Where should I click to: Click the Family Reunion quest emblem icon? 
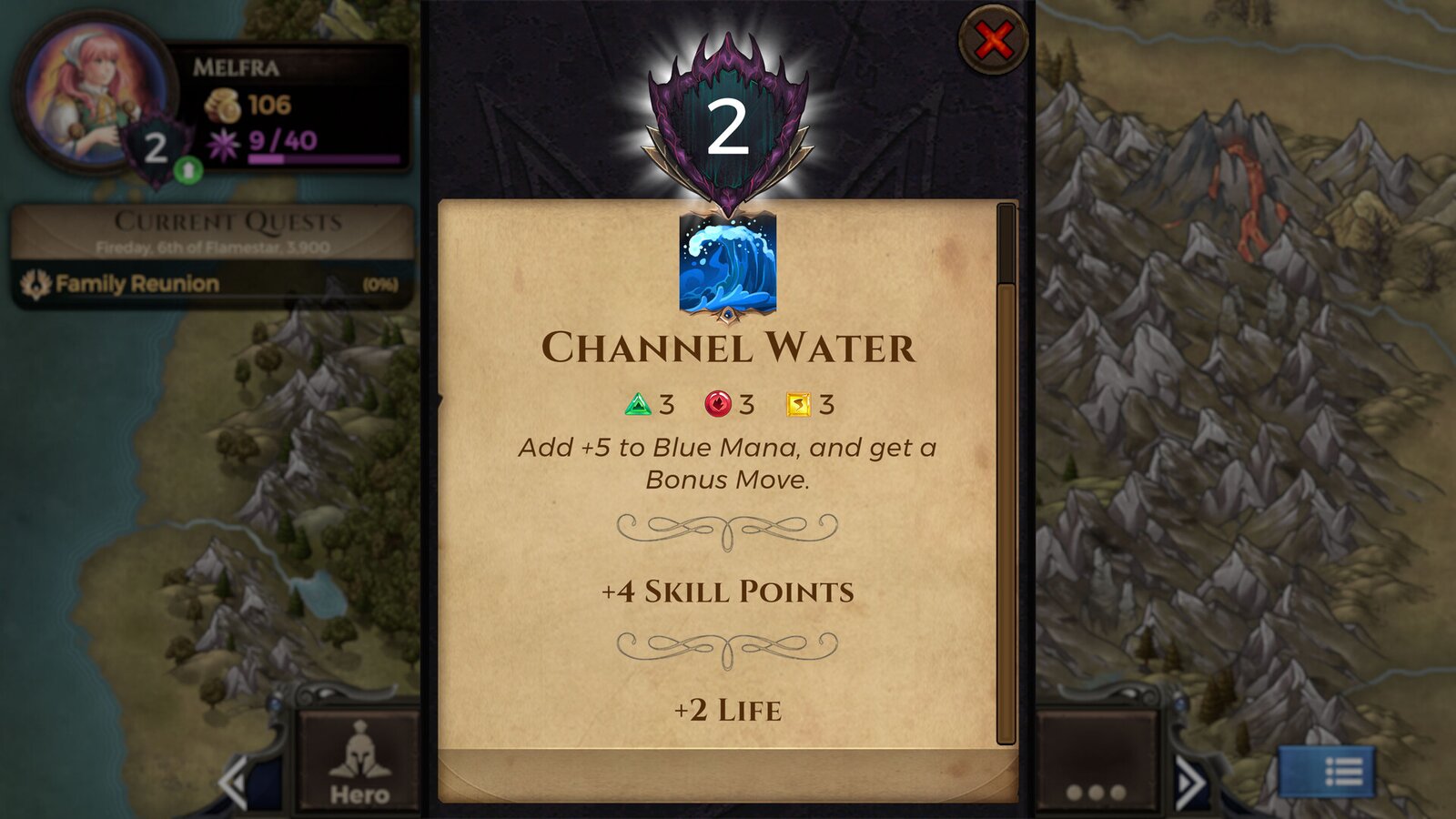click(35, 283)
